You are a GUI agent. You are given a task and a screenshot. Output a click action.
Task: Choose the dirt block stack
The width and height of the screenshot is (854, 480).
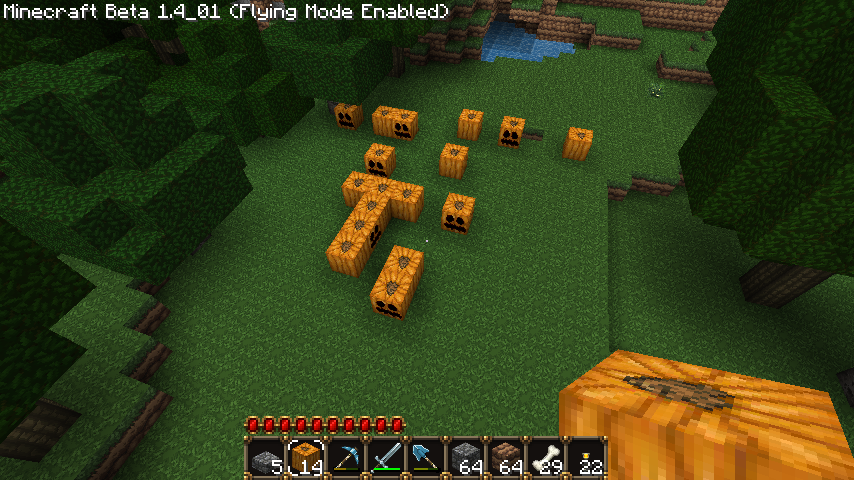506,457
